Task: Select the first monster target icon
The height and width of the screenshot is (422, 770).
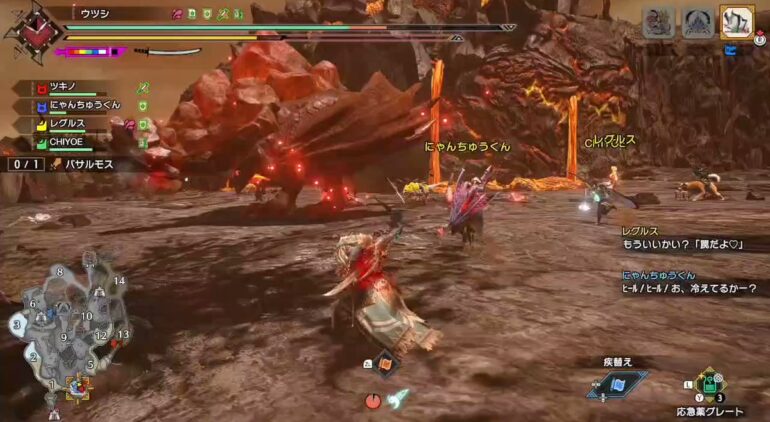Action: click(658, 23)
